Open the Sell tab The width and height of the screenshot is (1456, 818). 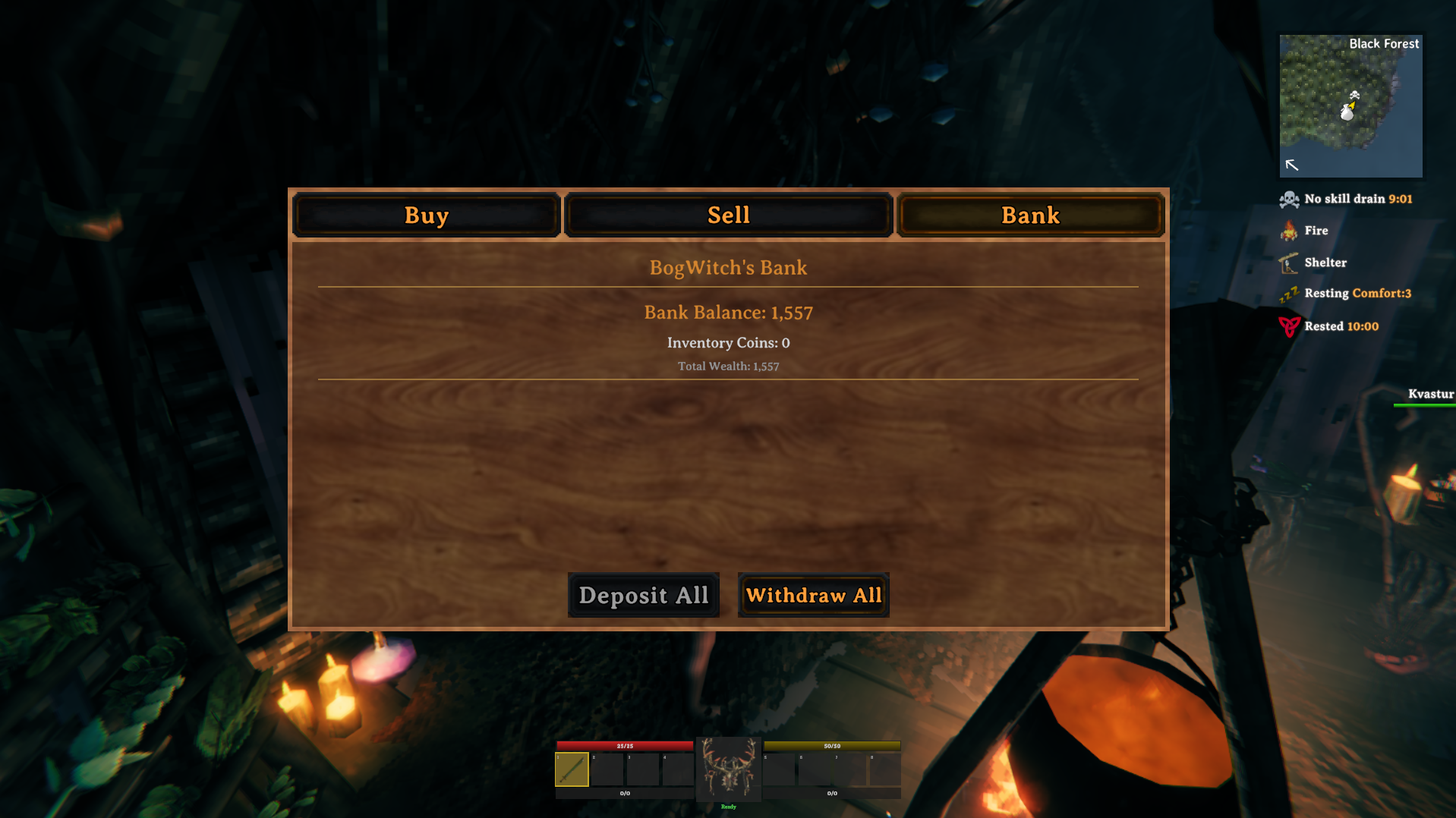[728, 215]
